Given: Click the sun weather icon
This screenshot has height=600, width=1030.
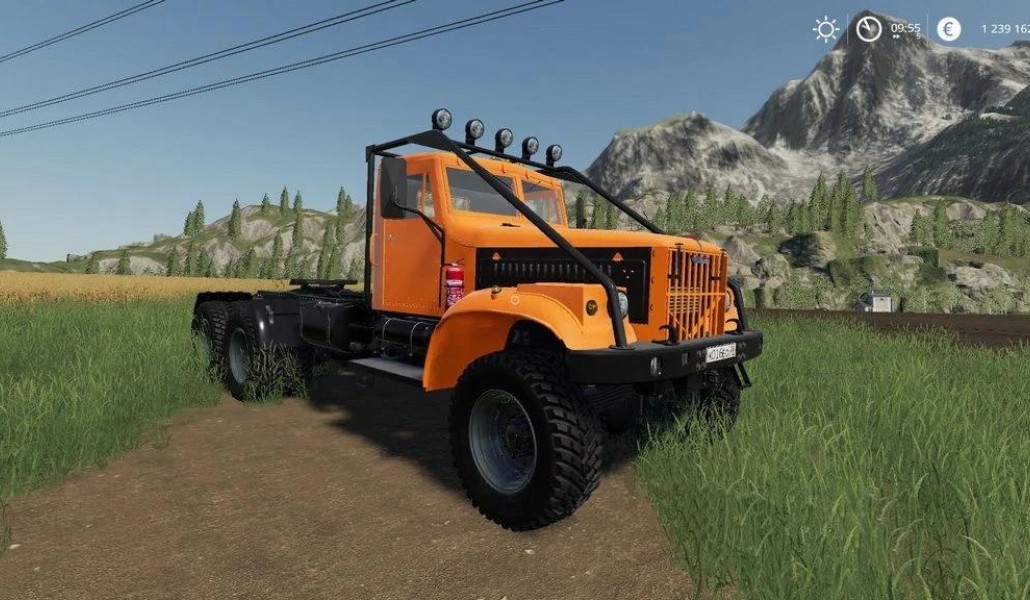Looking at the screenshot, I should coord(826,29).
